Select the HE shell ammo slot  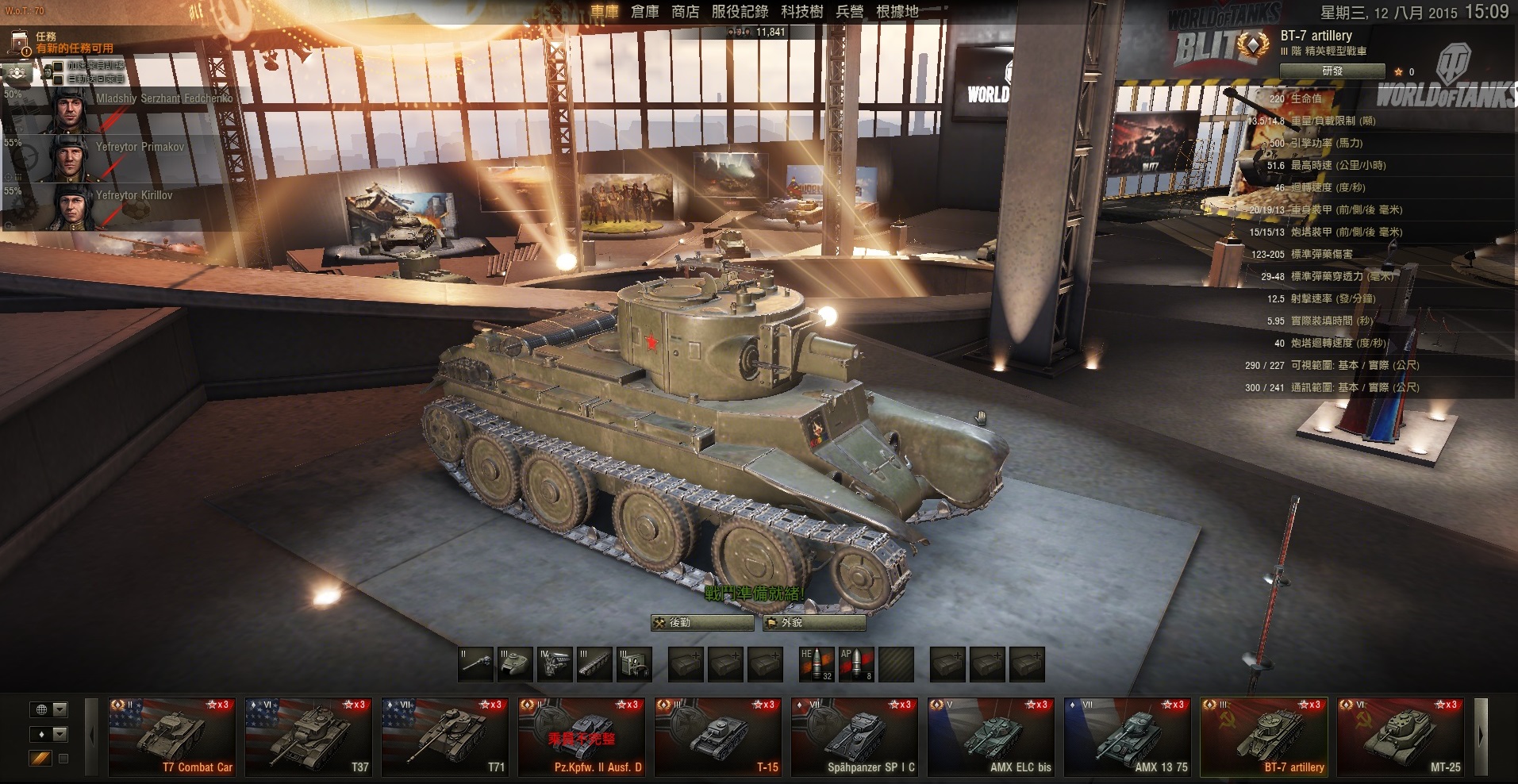[x=817, y=664]
